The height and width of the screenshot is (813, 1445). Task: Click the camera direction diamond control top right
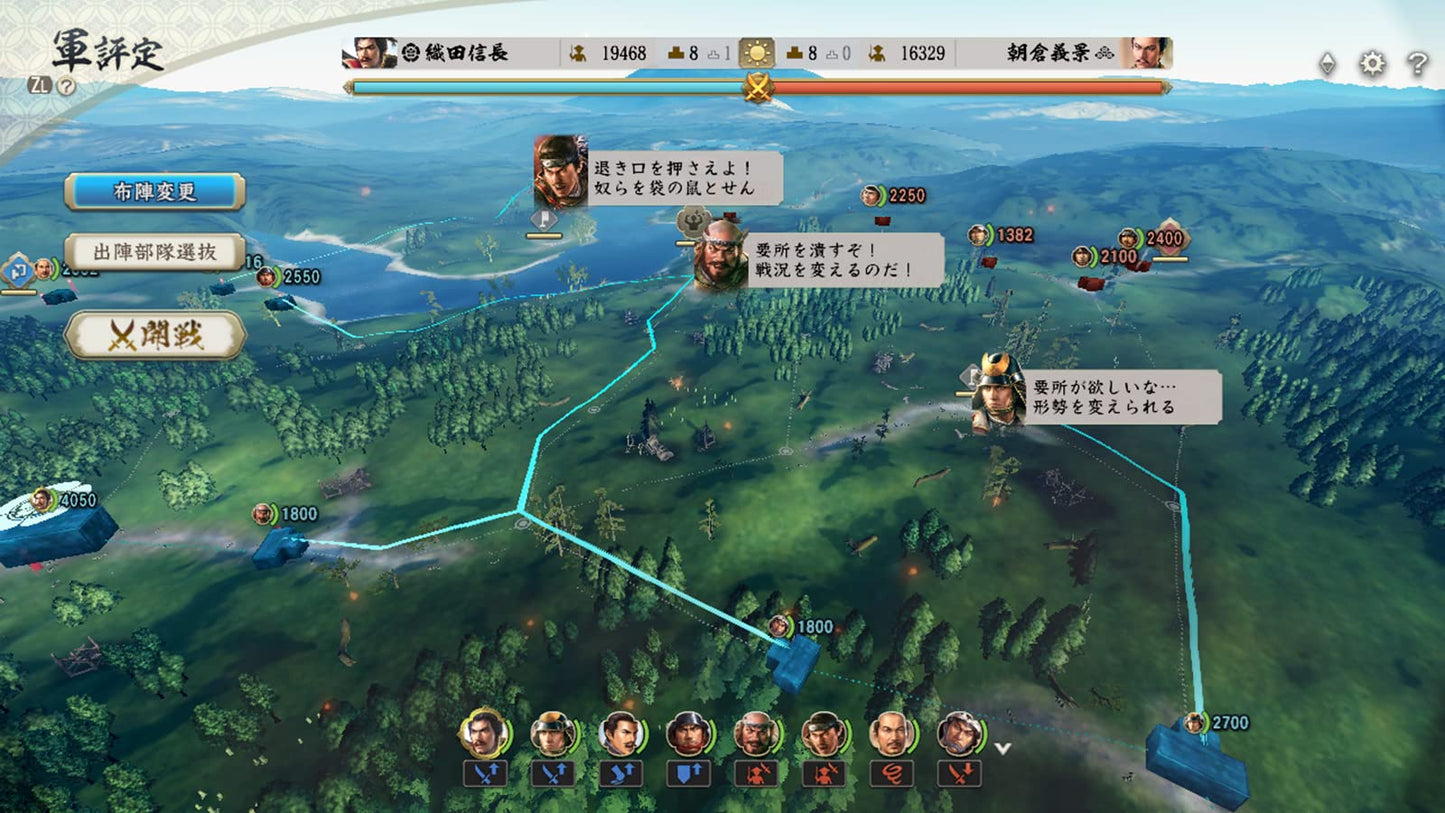[1327, 62]
